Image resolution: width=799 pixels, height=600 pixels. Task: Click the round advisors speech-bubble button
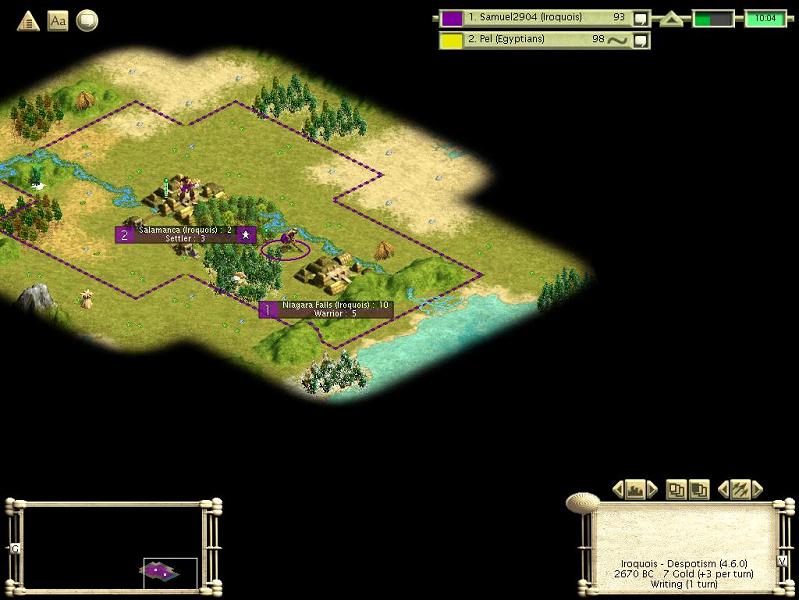click(88, 20)
